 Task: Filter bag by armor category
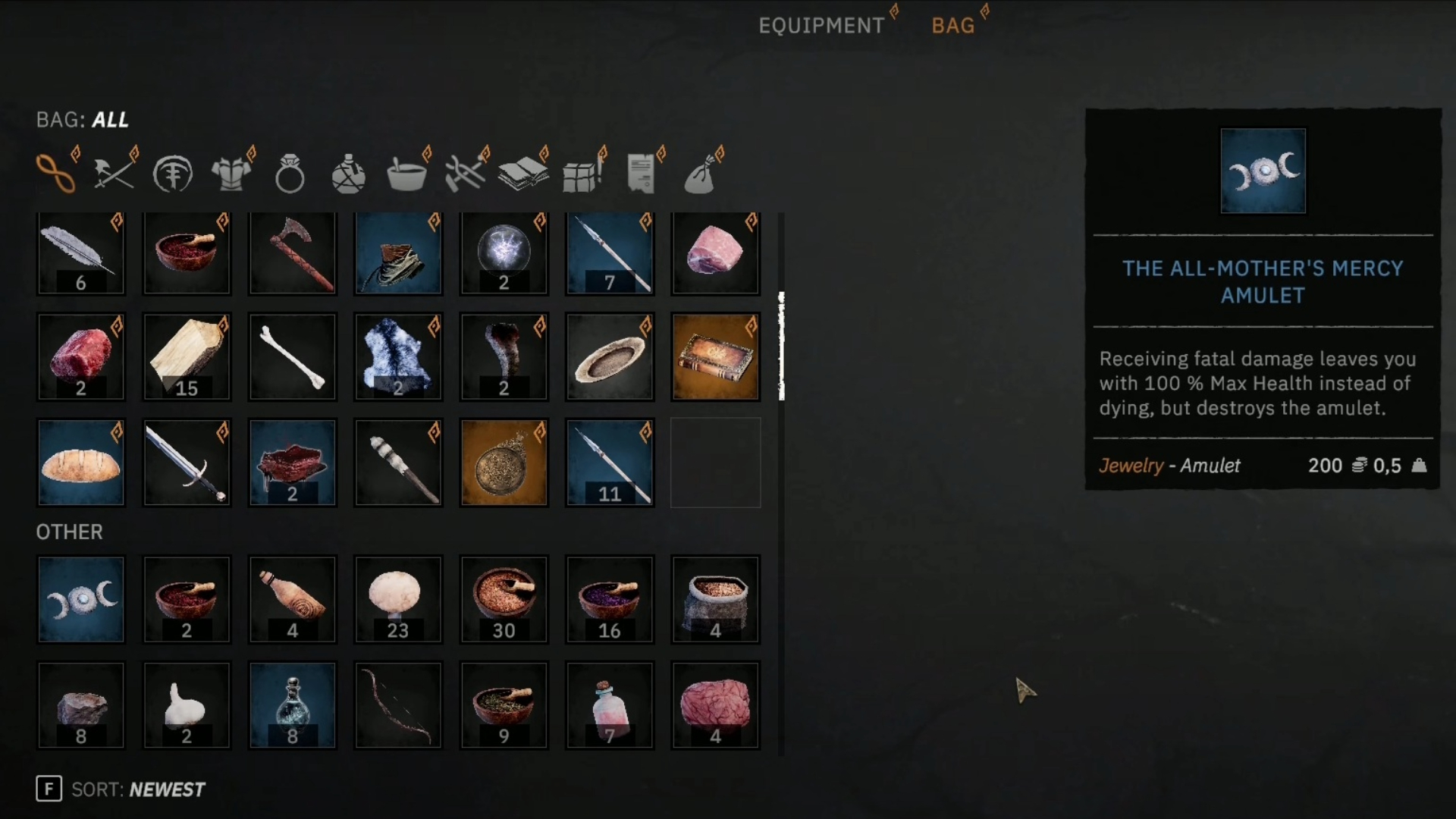tap(231, 173)
